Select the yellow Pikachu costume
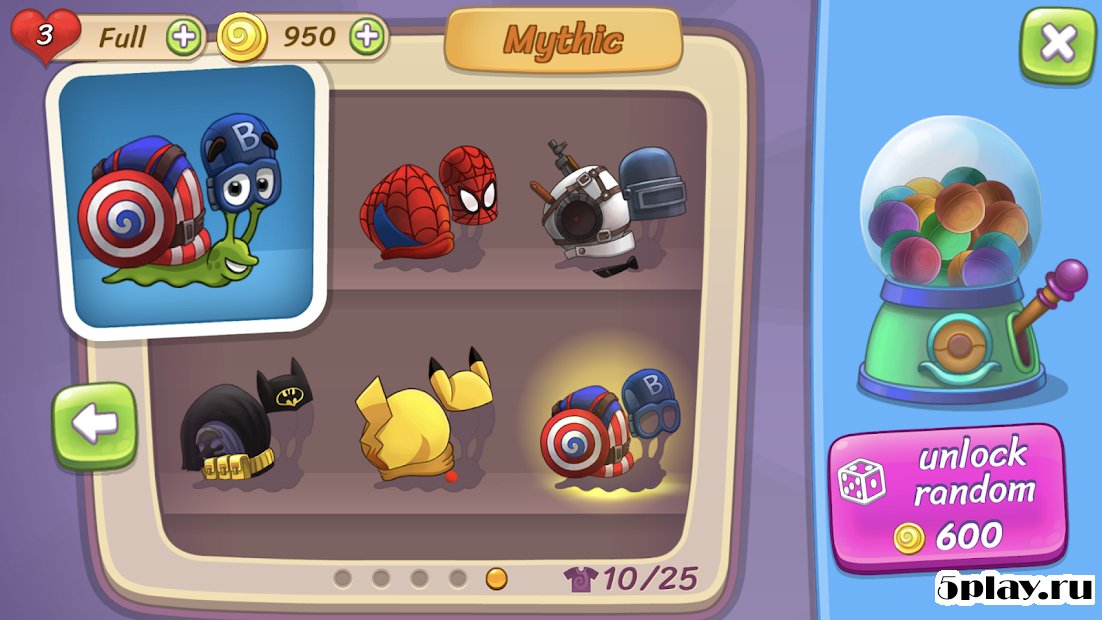Viewport: 1102px width, 620px height. [425, 420]
